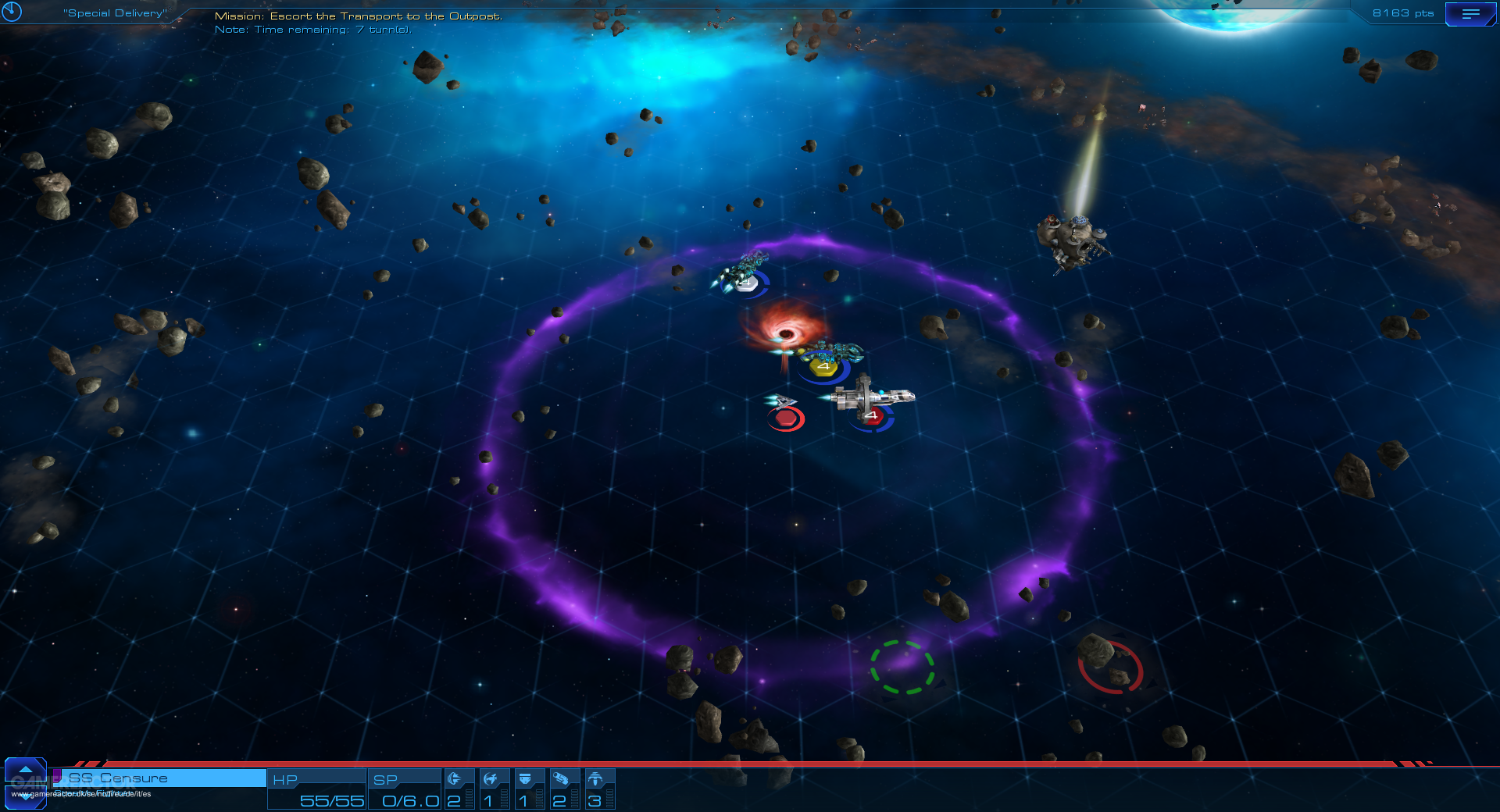Screen dimensions: 1500x812
Task: Select the Special Delivery mission title
Action: click(116, 12)
